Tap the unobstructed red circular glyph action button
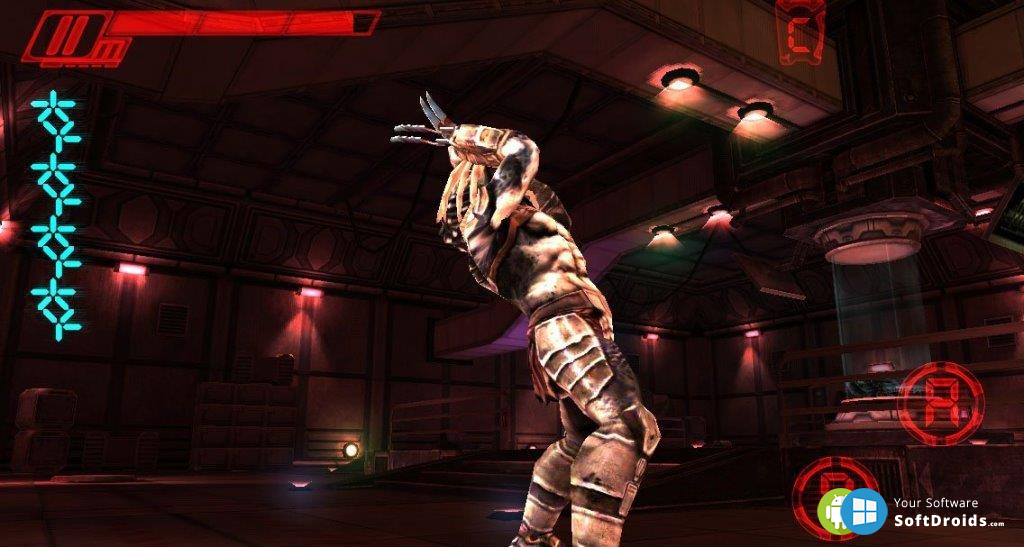This screenshot has height=547, width=1024. [940, 403]
